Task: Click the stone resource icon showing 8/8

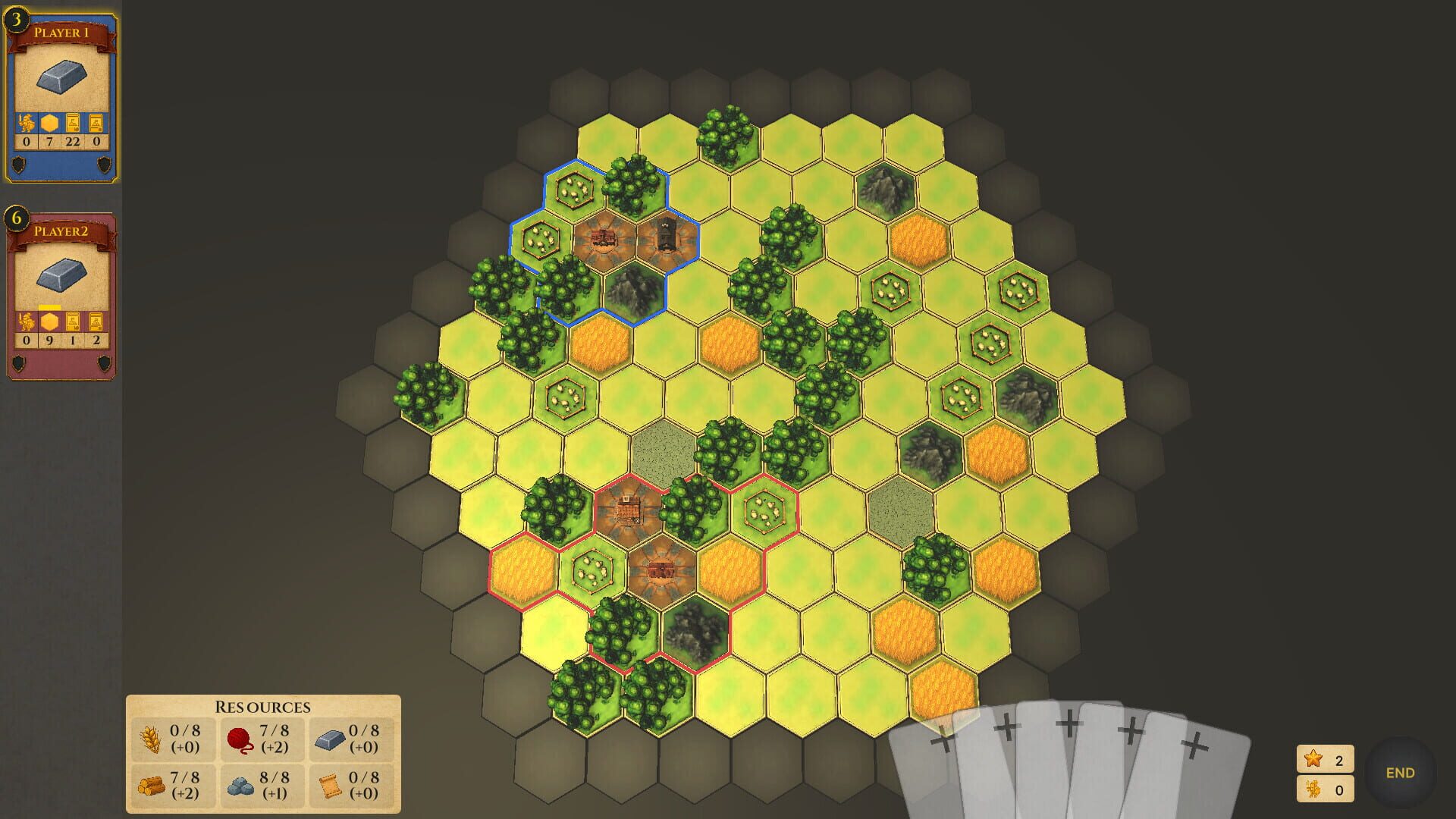Action: (x=240, y=786)
